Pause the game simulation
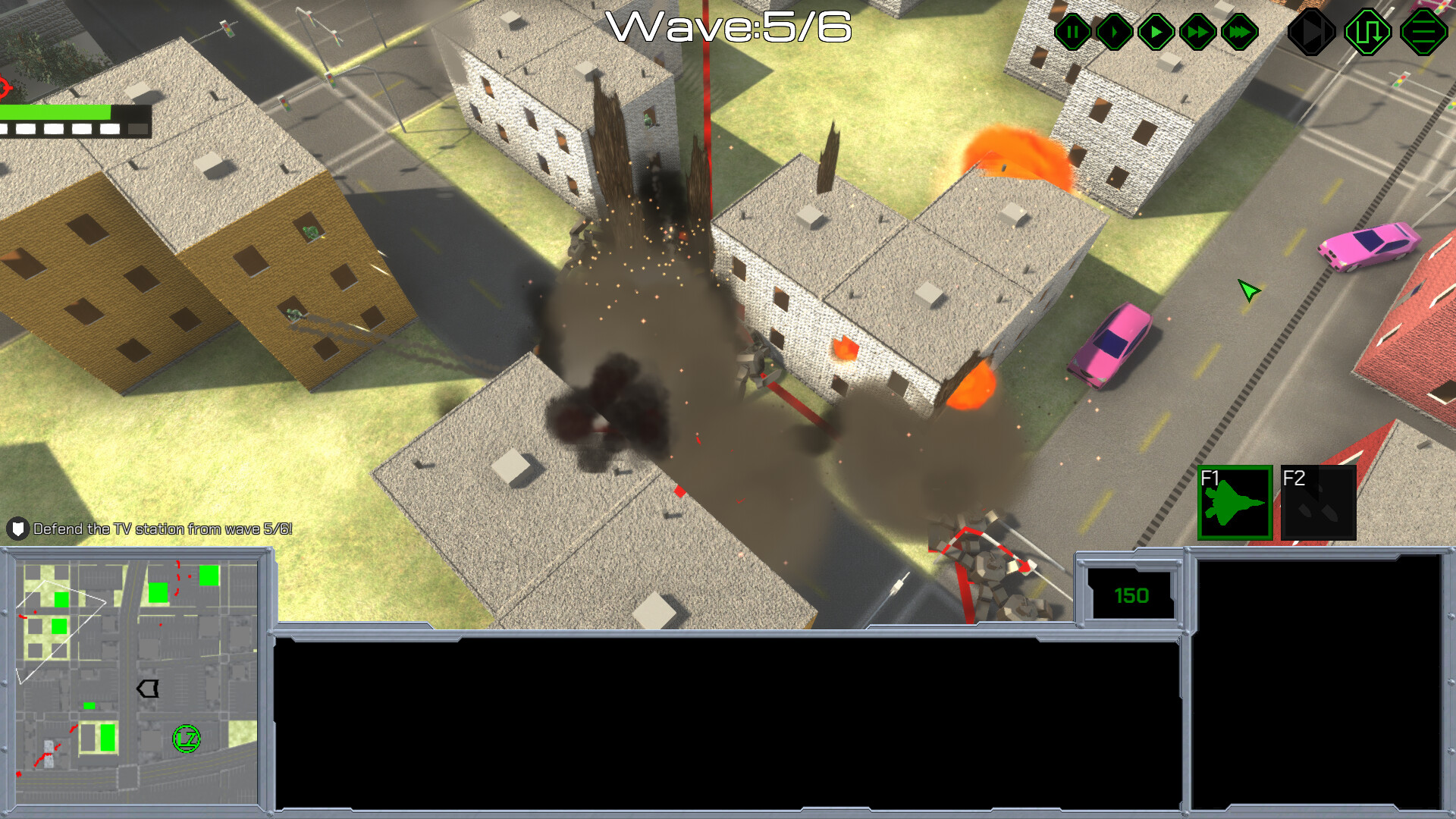Screen dimensions: 1456x819 coord(1072,32)
